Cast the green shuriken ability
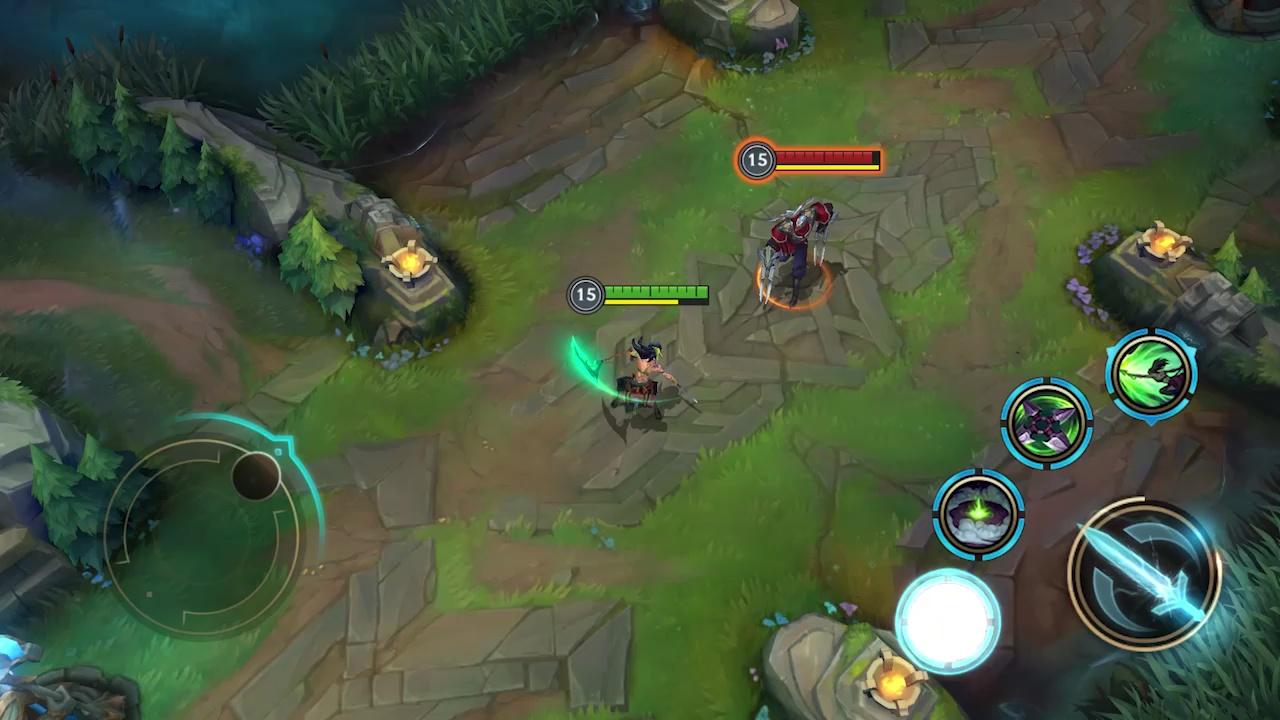This screenshot has height=720, width=1280. [x=1048, y=423]
